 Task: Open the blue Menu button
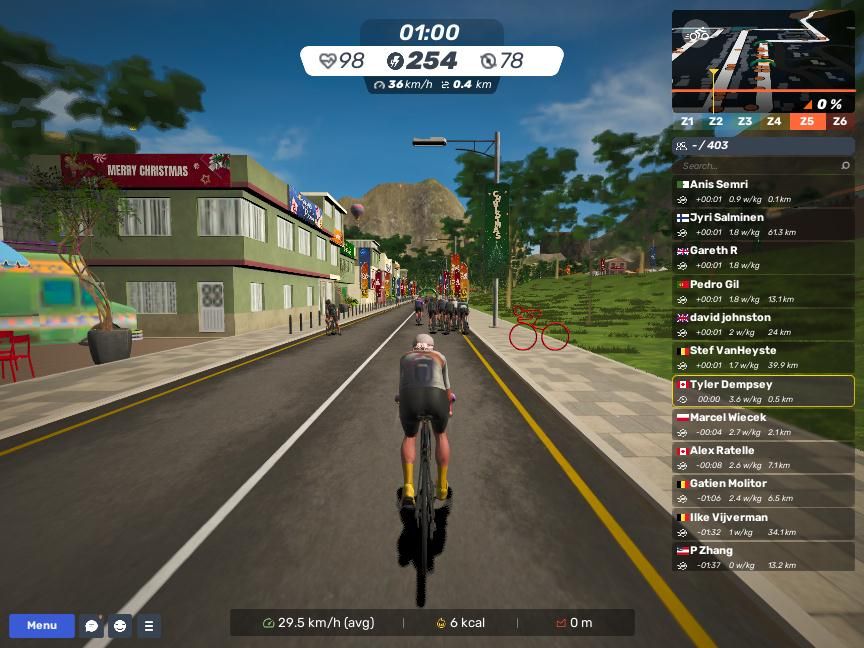click(42, 626)
